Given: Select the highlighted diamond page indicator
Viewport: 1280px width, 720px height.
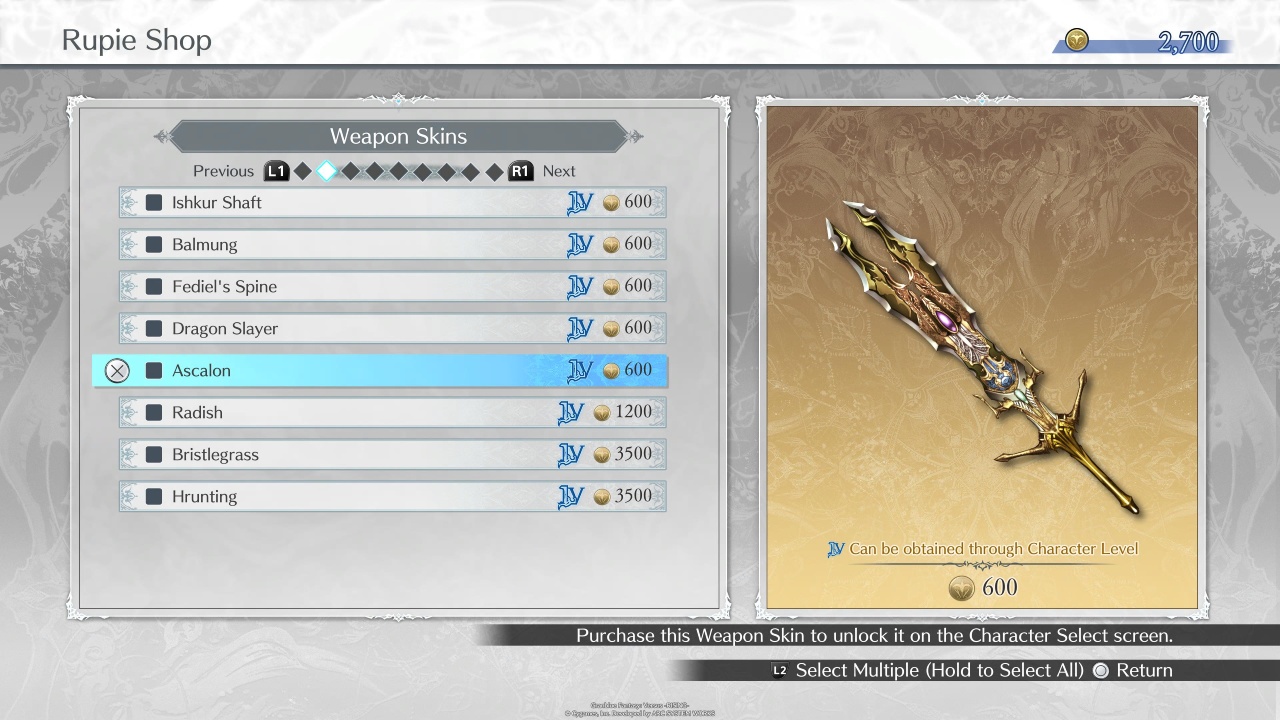Looking at the screenshot, I should 326,170.
